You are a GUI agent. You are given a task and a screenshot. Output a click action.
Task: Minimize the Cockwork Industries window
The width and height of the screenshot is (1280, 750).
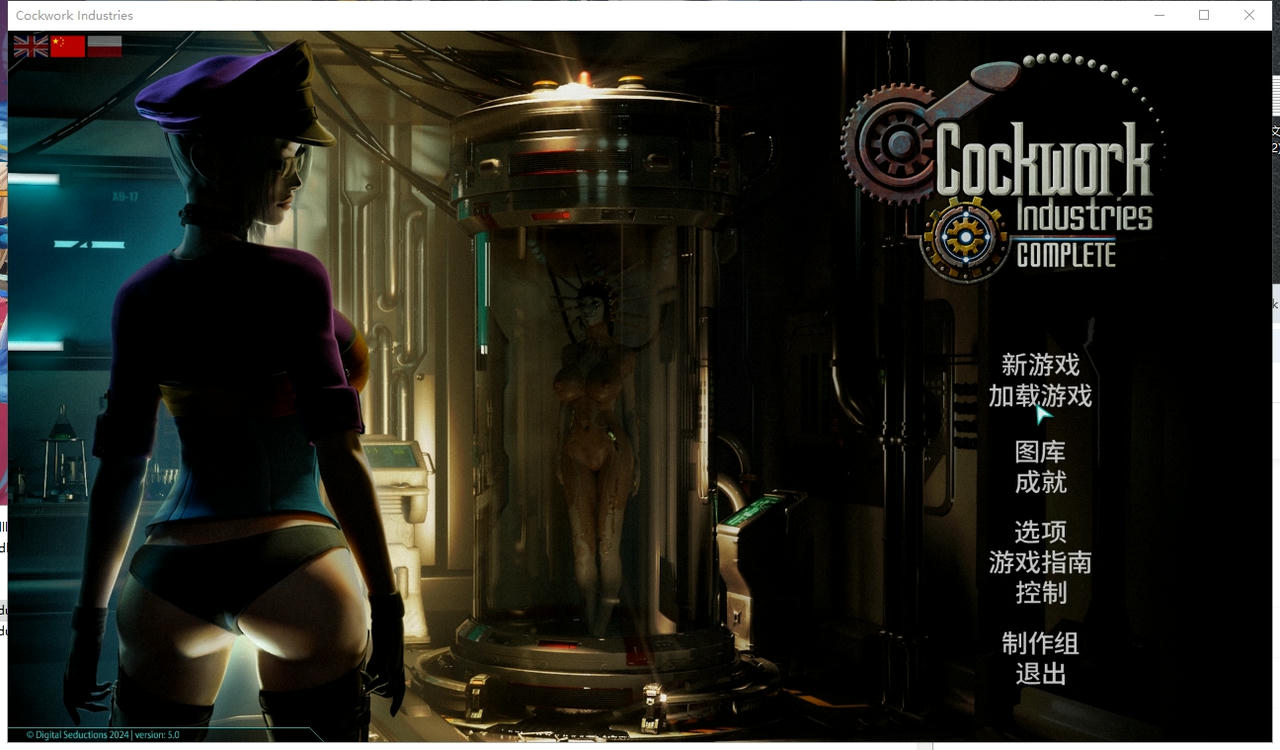coord(1159,15)
